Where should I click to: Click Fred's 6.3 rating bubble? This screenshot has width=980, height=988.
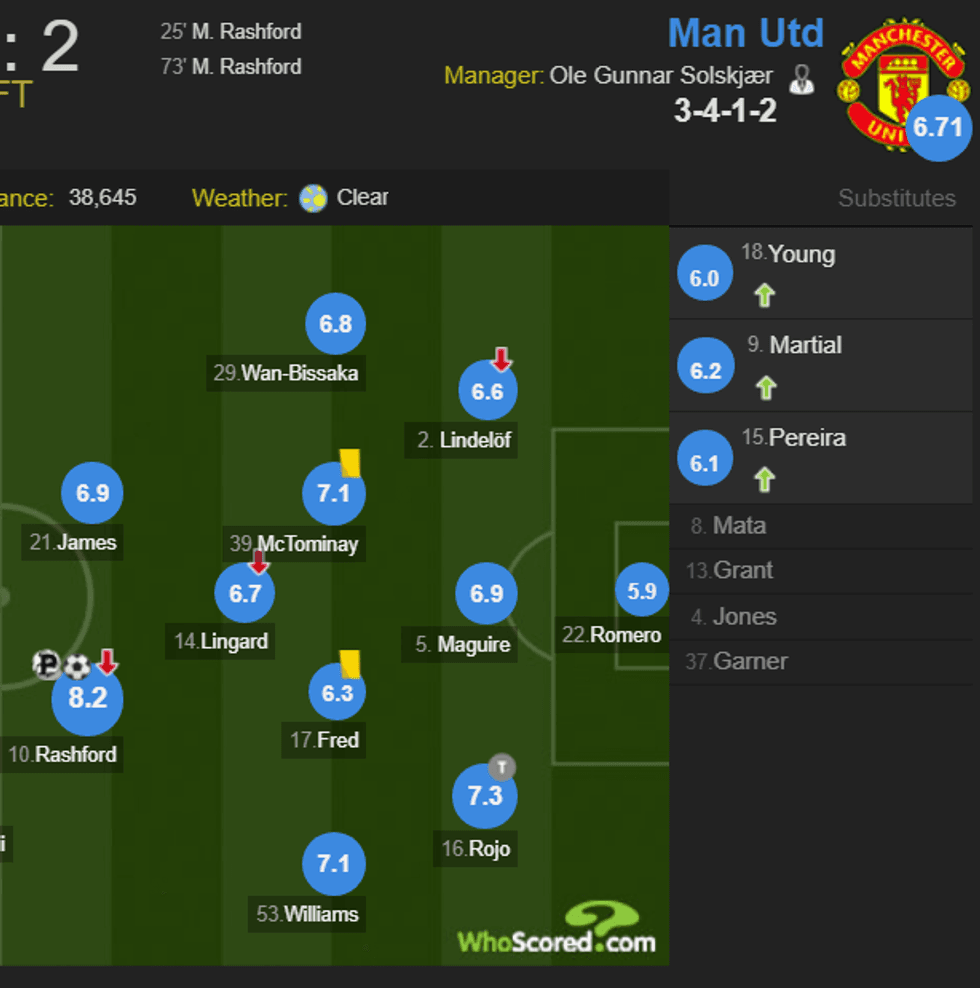pos(337,692)
